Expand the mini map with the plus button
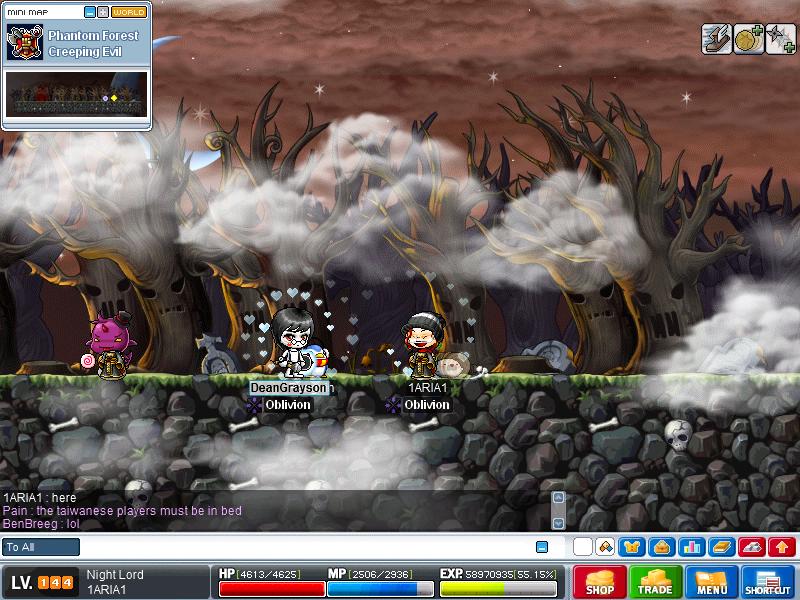The image size is (800, 600). click(103, 12)
